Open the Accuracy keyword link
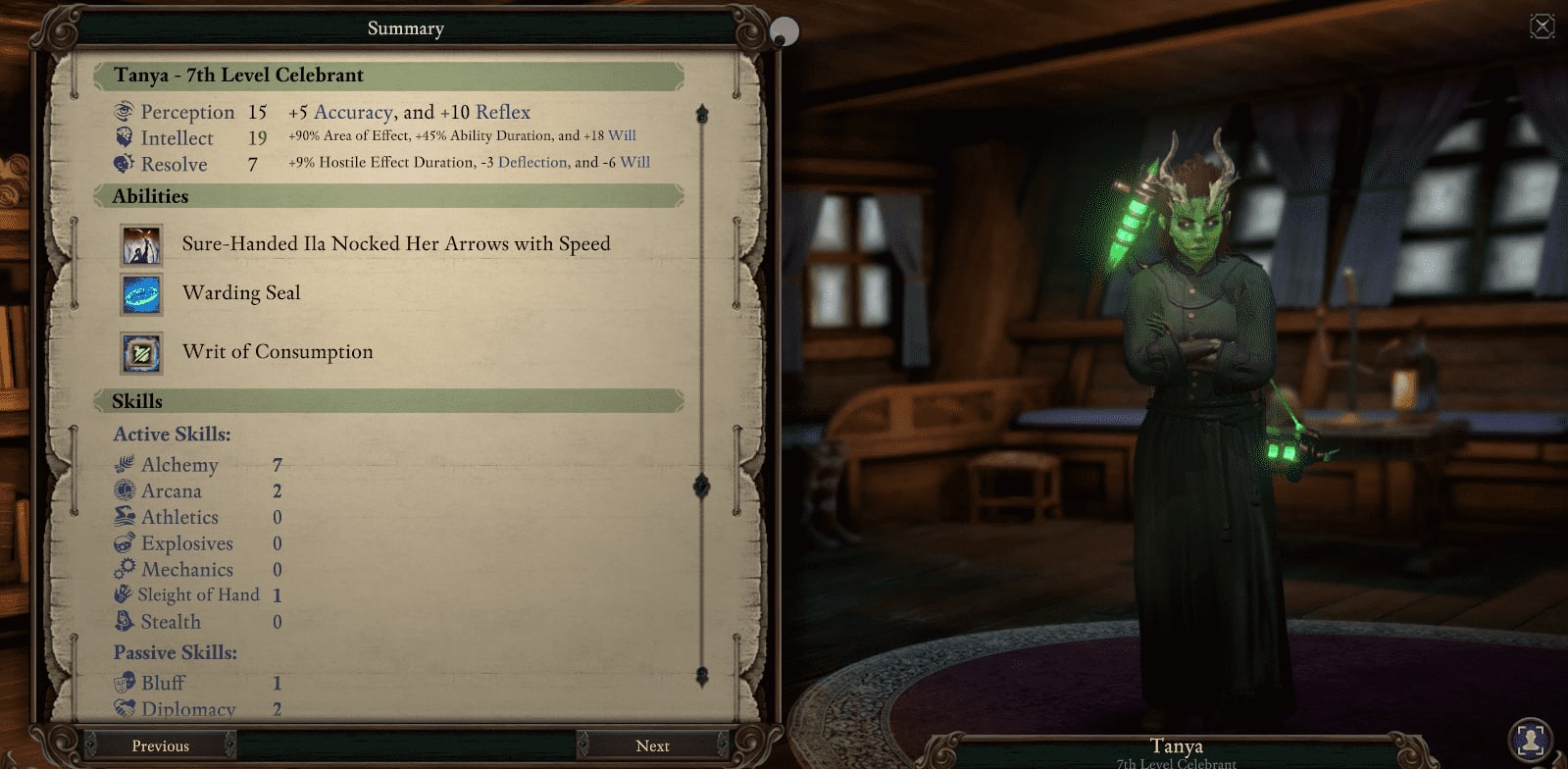 tap(353, 112)
